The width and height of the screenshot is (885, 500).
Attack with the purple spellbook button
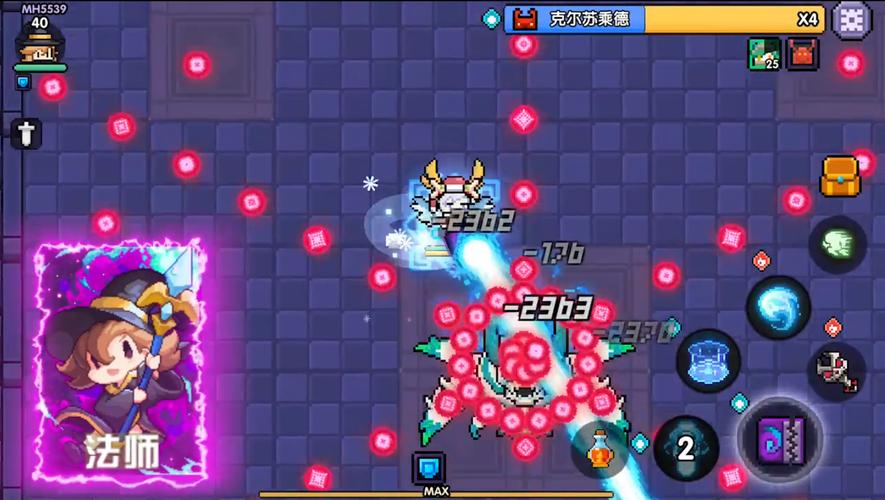(780, 440)
